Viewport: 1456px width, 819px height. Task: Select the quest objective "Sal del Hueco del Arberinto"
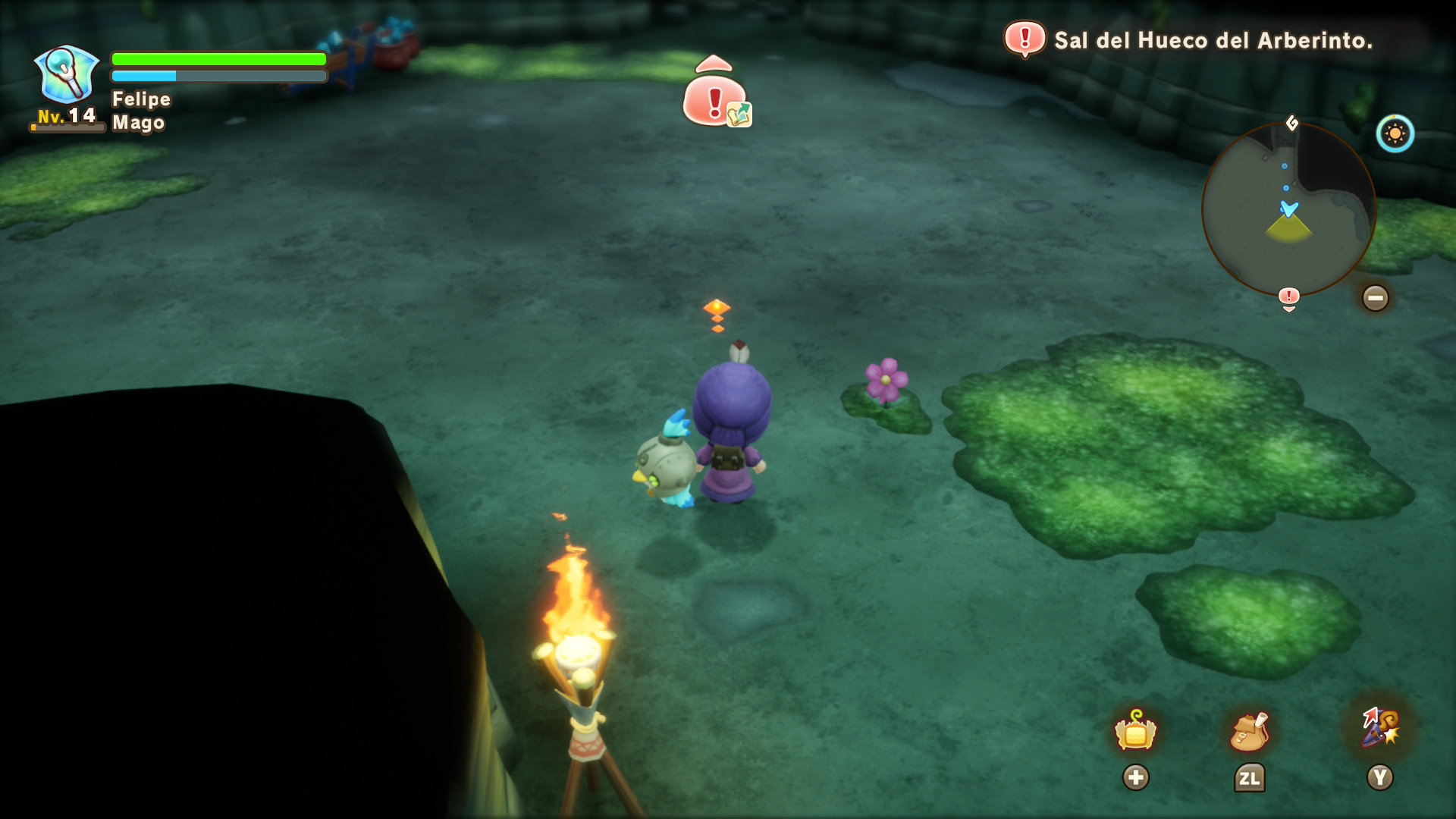(x=1213, y=40)
